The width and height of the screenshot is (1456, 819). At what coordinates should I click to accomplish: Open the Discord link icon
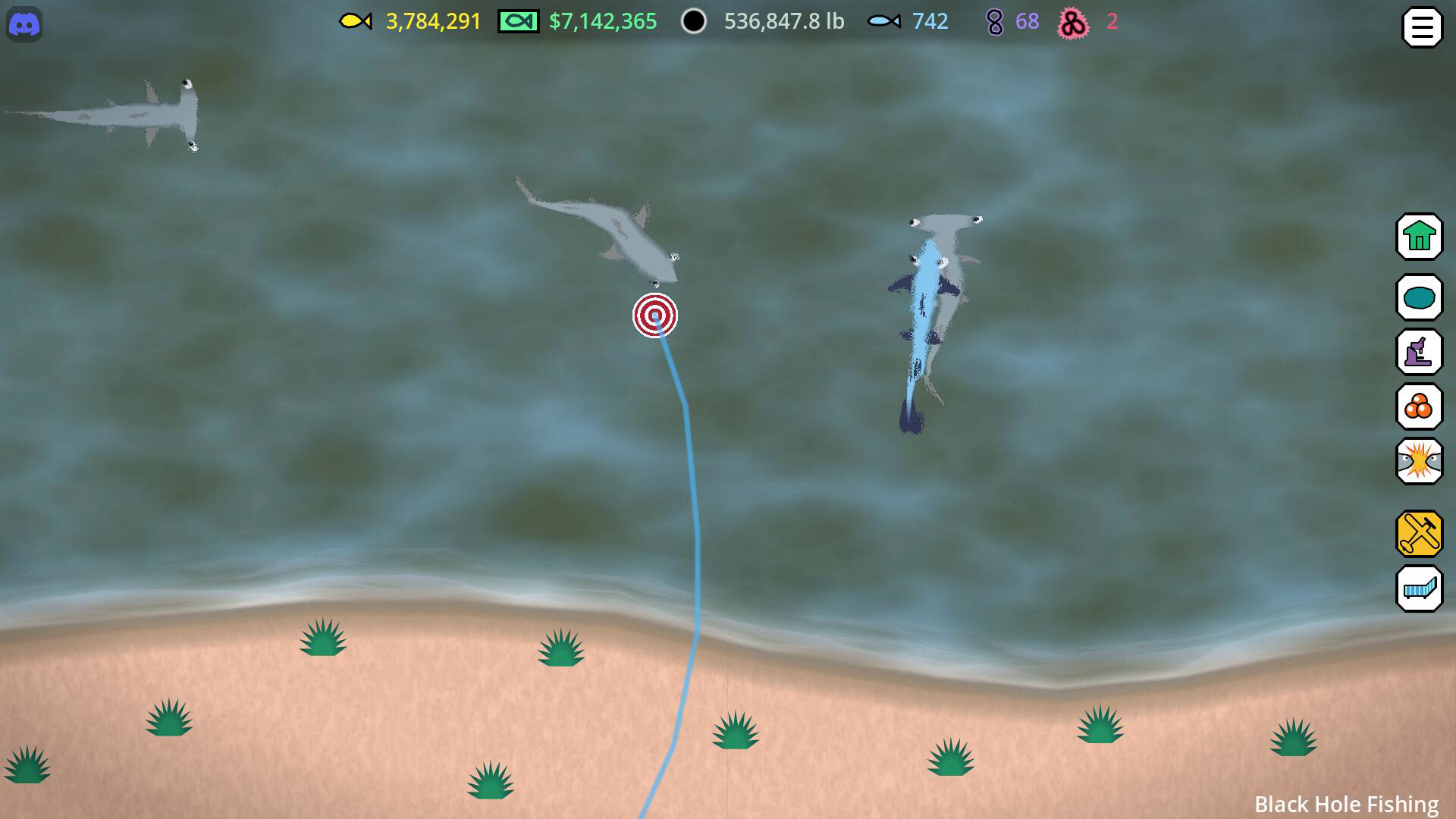[x=24, y=25]
